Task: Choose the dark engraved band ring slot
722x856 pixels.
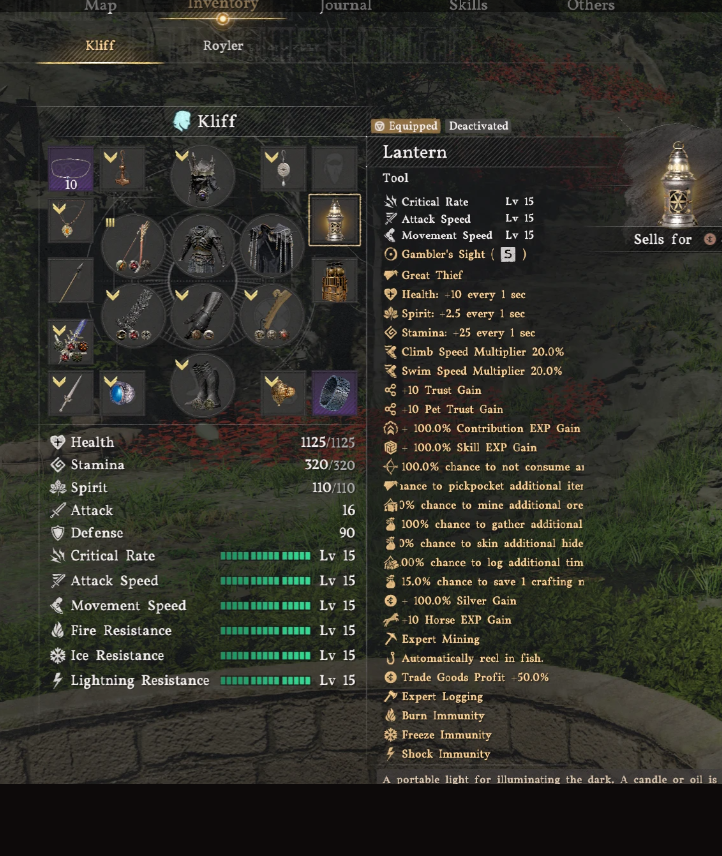Action: pos(334,393)
